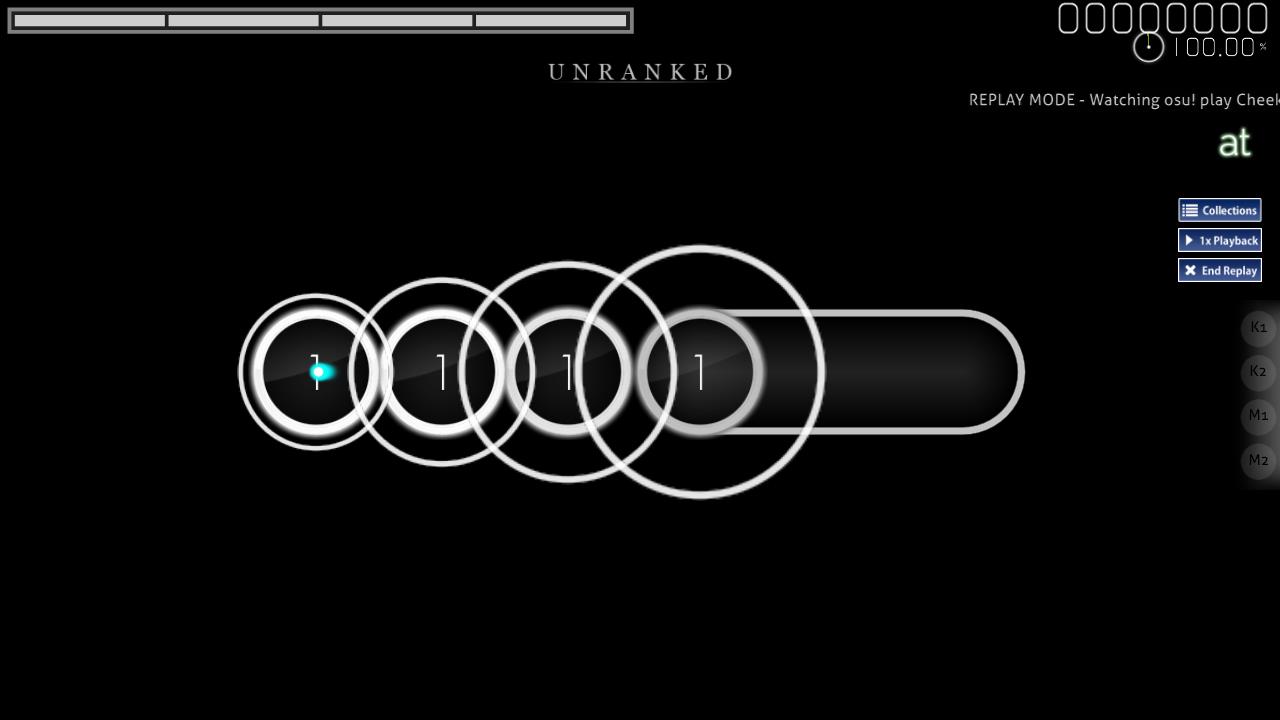Click the K1 key overlay indicator

1258,328
